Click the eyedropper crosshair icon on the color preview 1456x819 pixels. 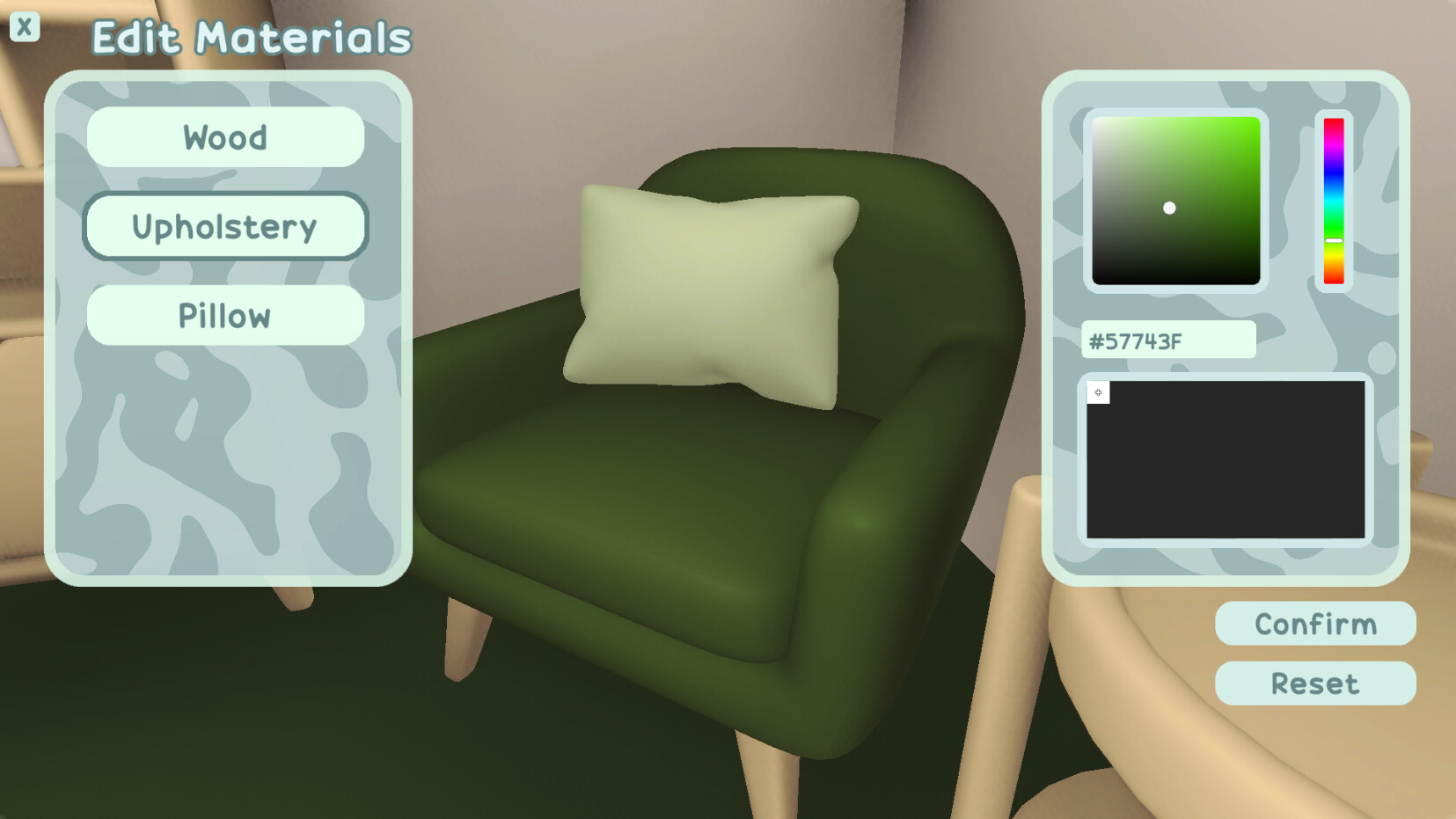[x=1098, y=392]
